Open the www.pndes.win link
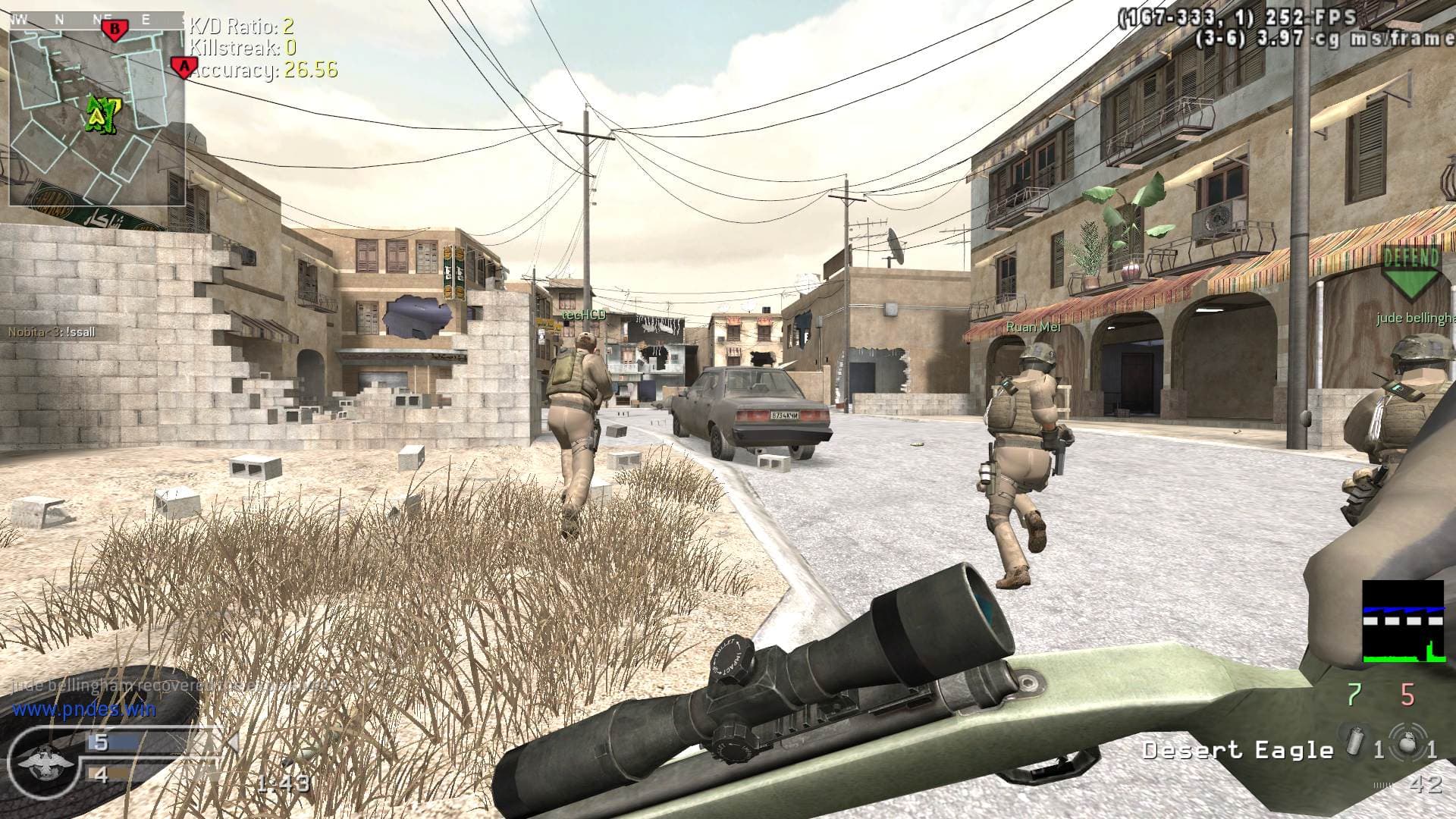Viewport: 1456px width, 819px height. [x=83, y=710]
